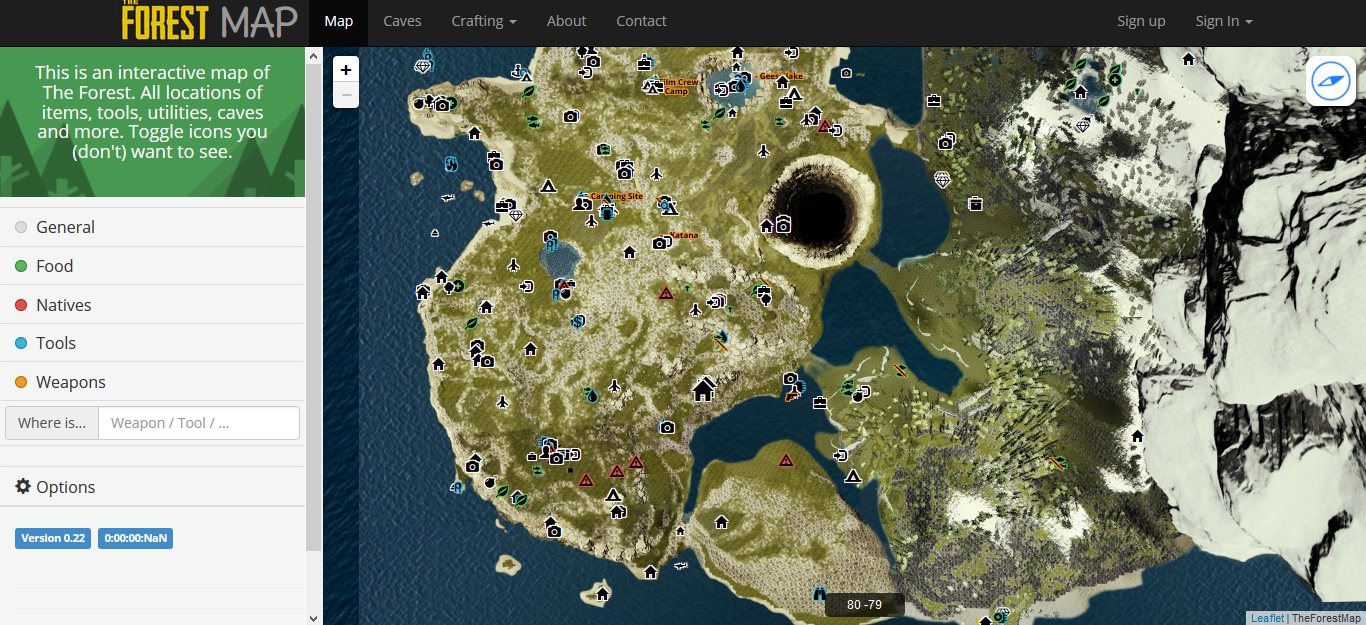Go to the About page

click(566, 21)
